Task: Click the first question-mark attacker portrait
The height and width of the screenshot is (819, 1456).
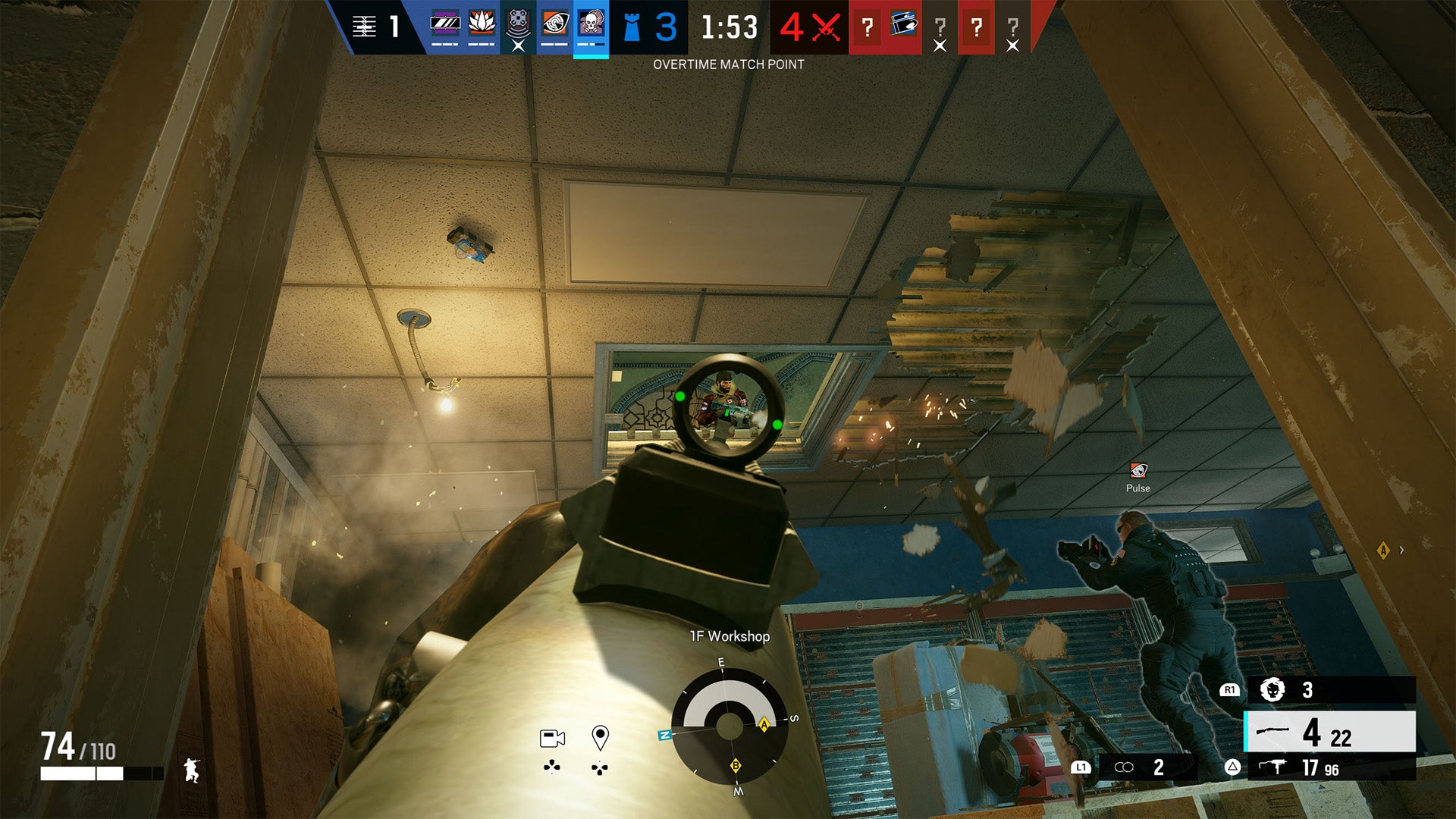Action: 868,25
